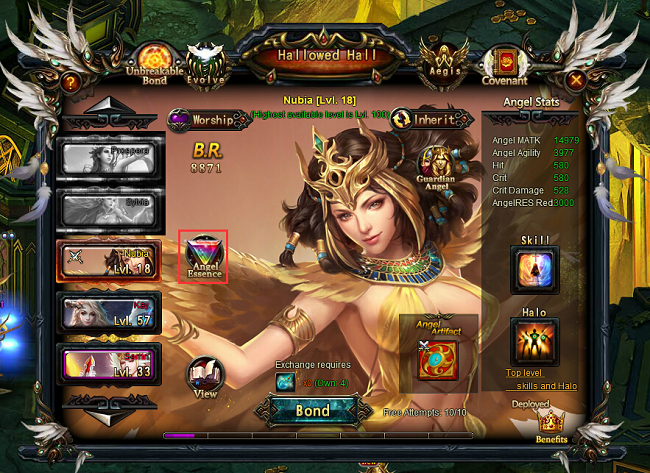
Task: Open the Benefits crown icon
Action: pyautogui.click(x=550, y=427)
